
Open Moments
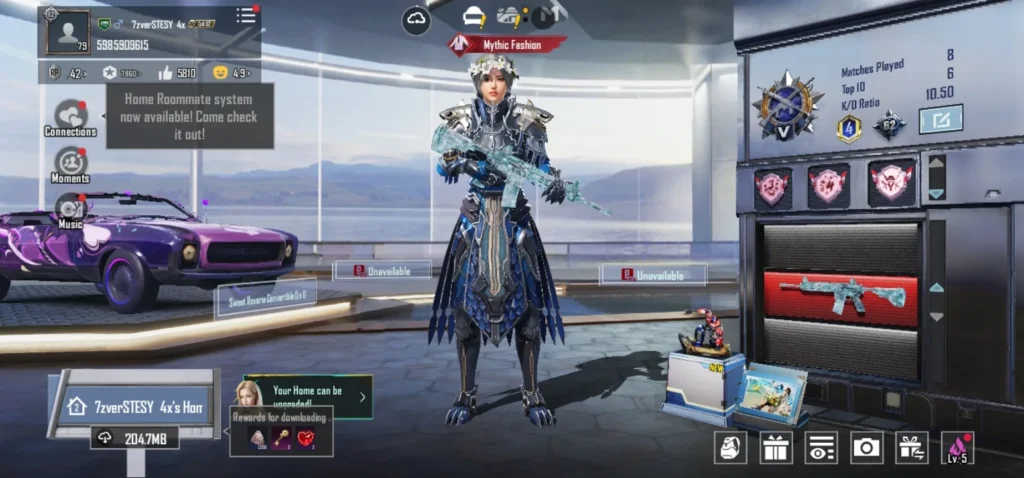pos(70,164)
